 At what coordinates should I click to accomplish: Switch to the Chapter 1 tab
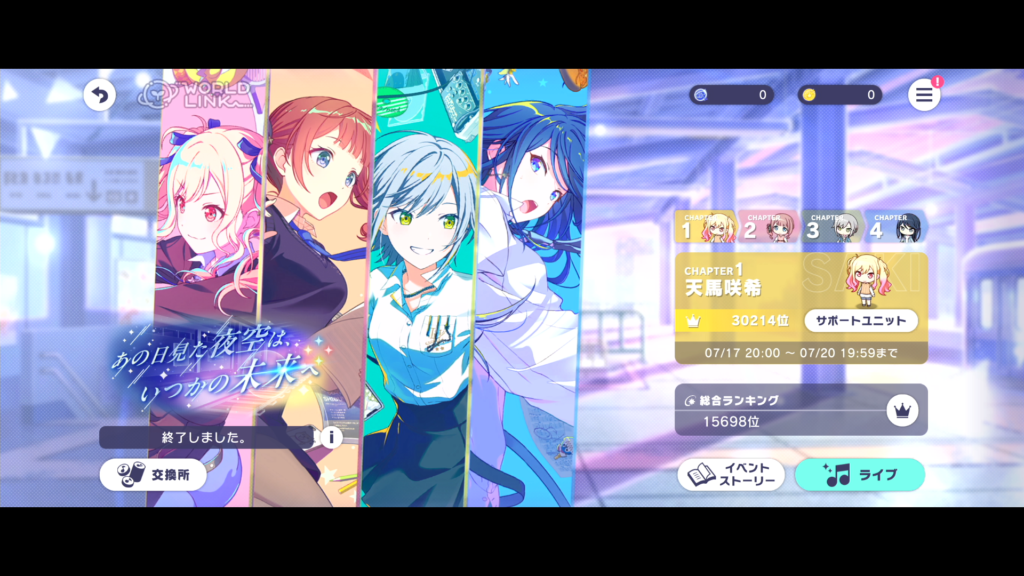pyautogui.click(x=705, y=228)
